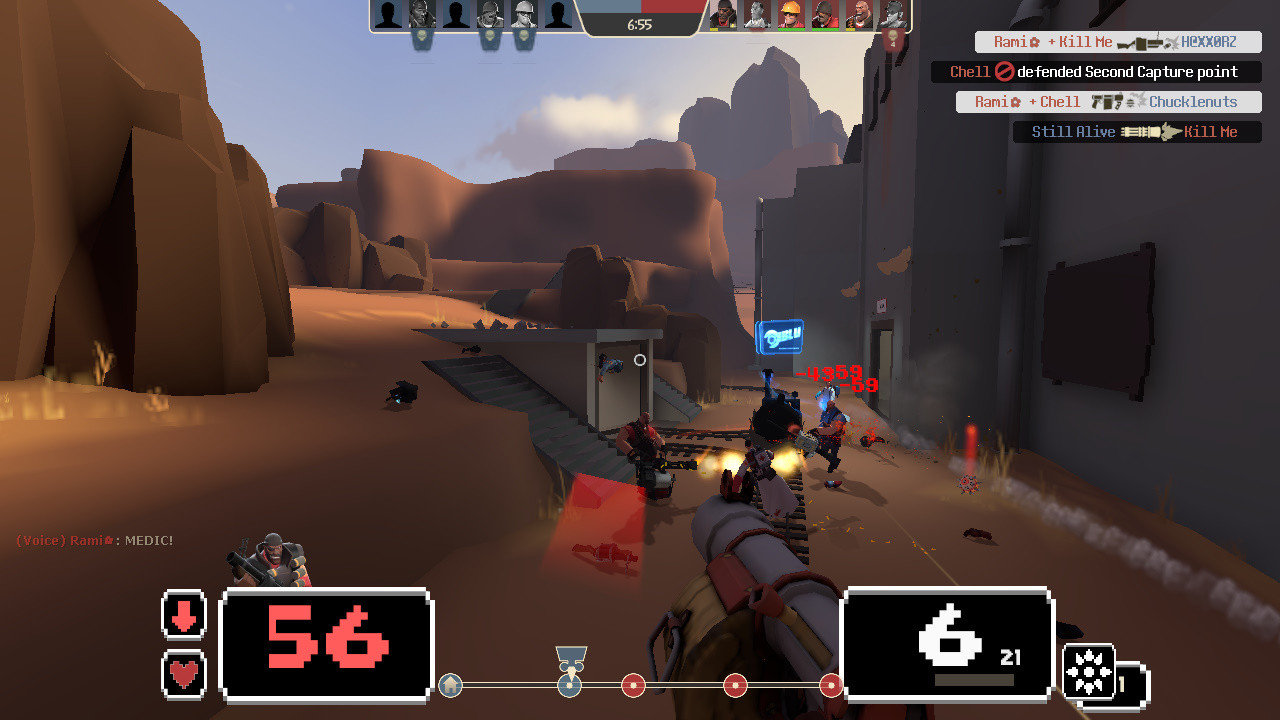The height and width of the screenshot is (720, 1280).
Task: Click the blue-red team progress bar above the timer
Action: [643, 7]
